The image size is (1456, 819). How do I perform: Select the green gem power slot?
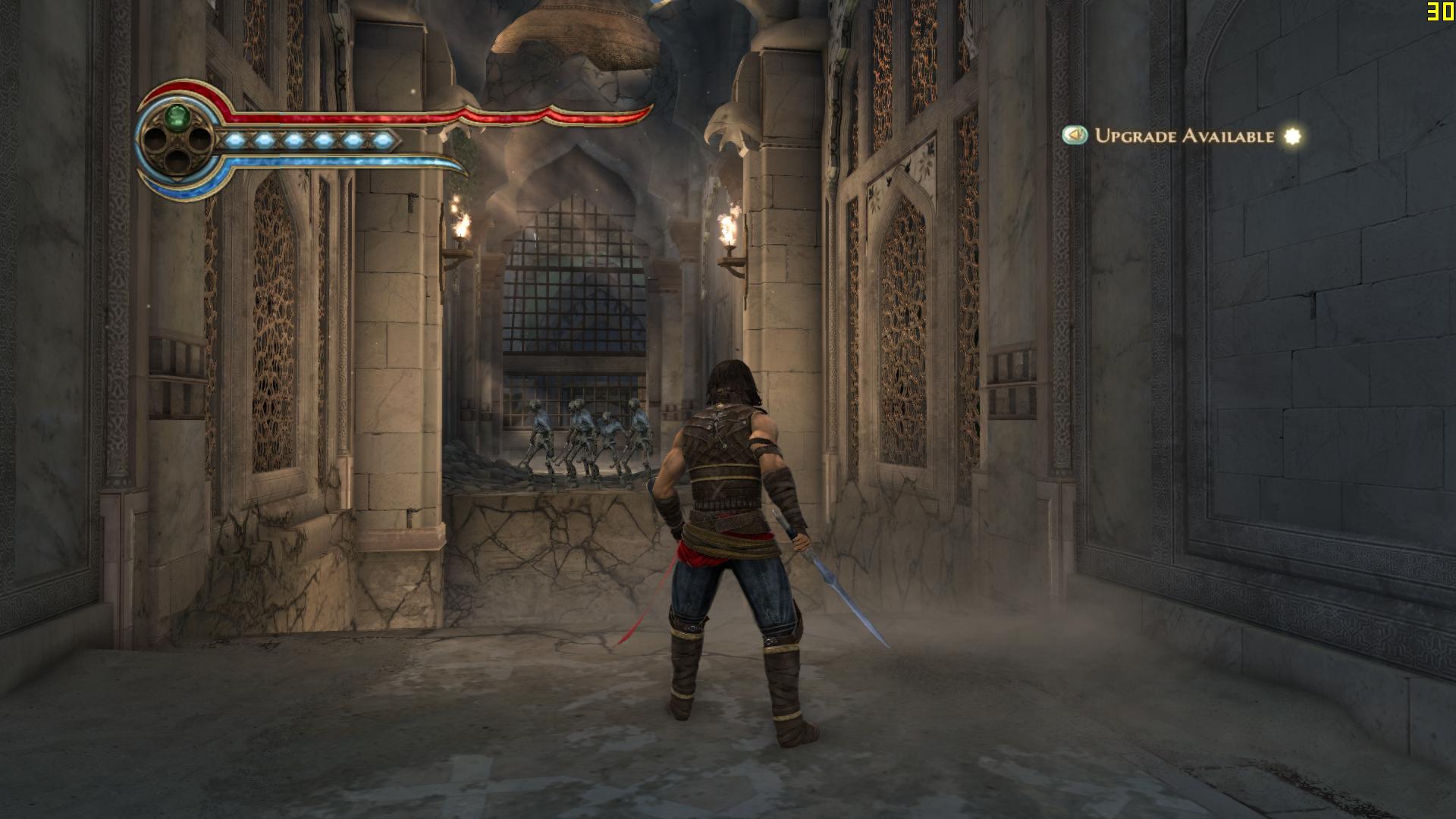tap(178, 117)
